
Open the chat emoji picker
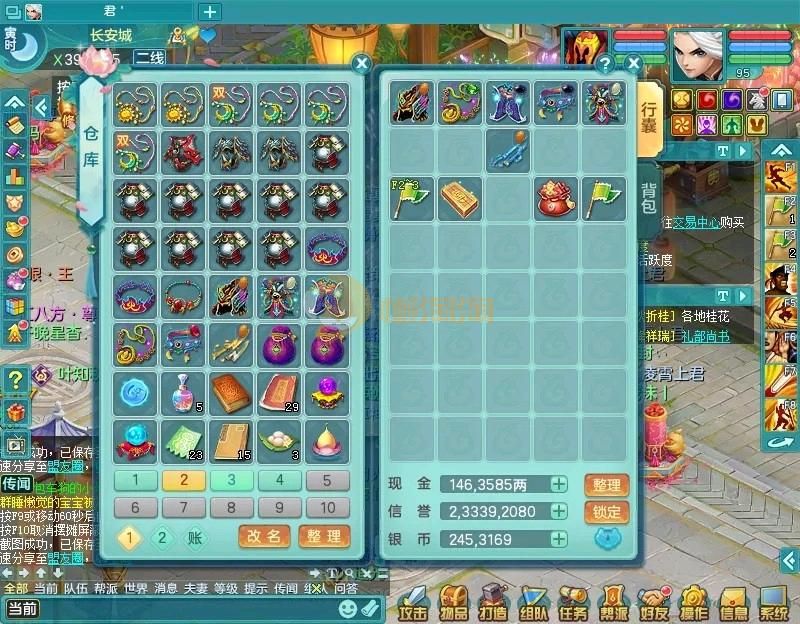point(347,607)
